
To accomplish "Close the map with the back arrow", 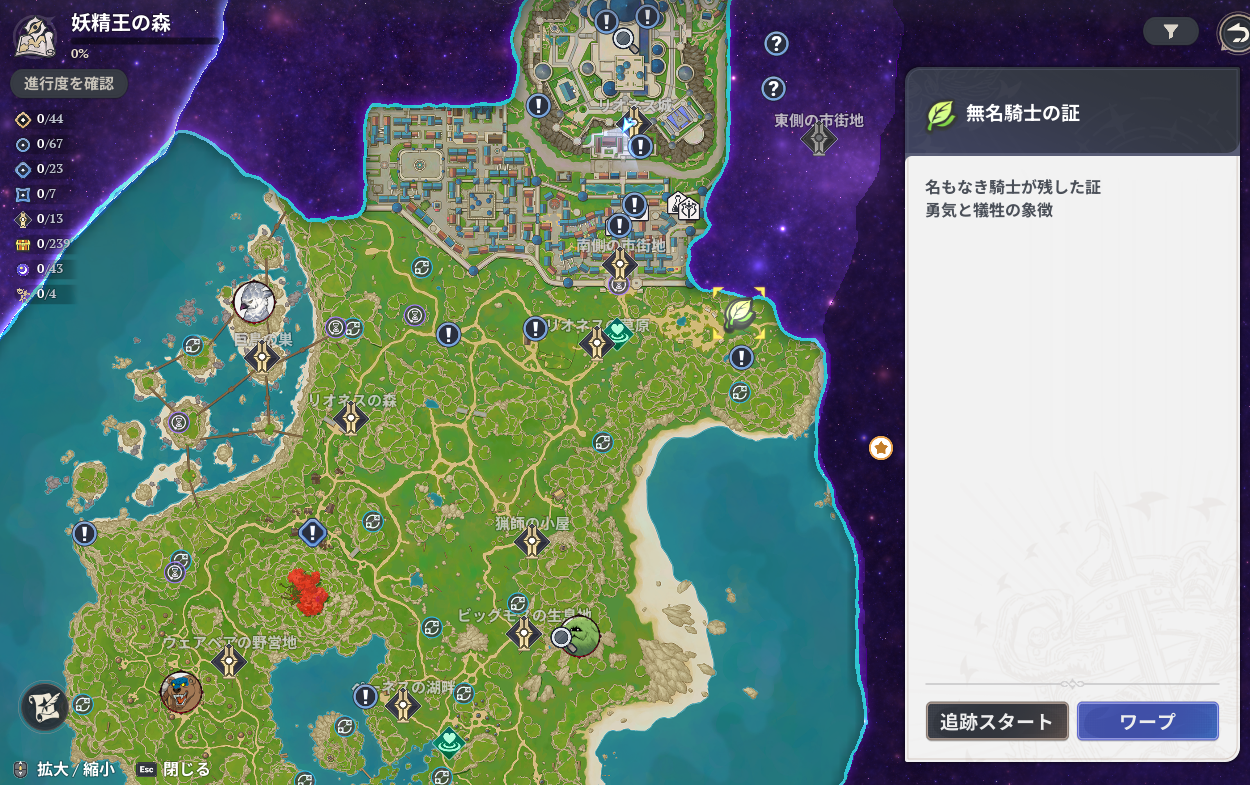I will pos(1236,34).
